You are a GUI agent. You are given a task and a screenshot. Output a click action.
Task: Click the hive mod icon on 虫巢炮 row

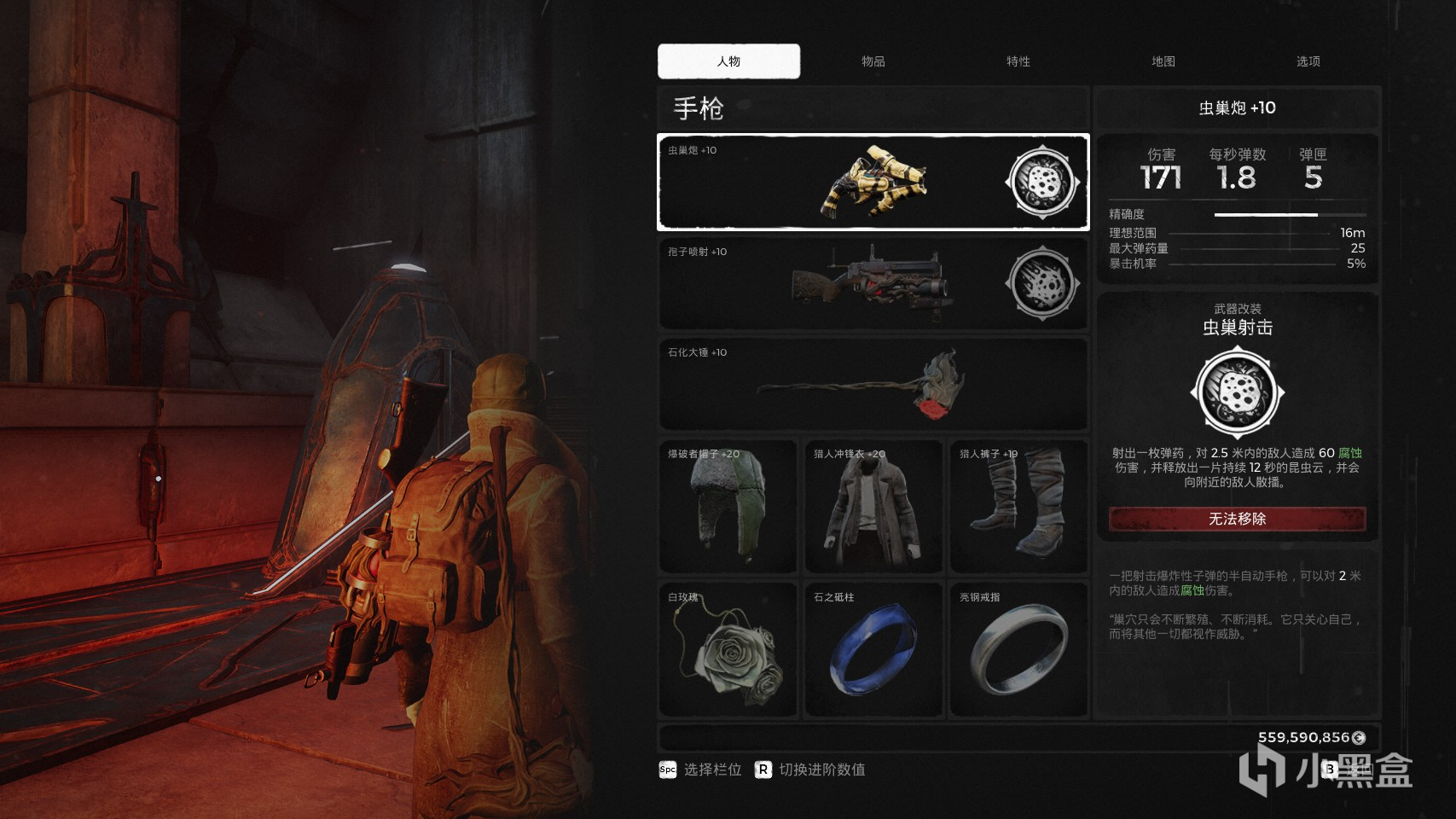(1041, 182)
